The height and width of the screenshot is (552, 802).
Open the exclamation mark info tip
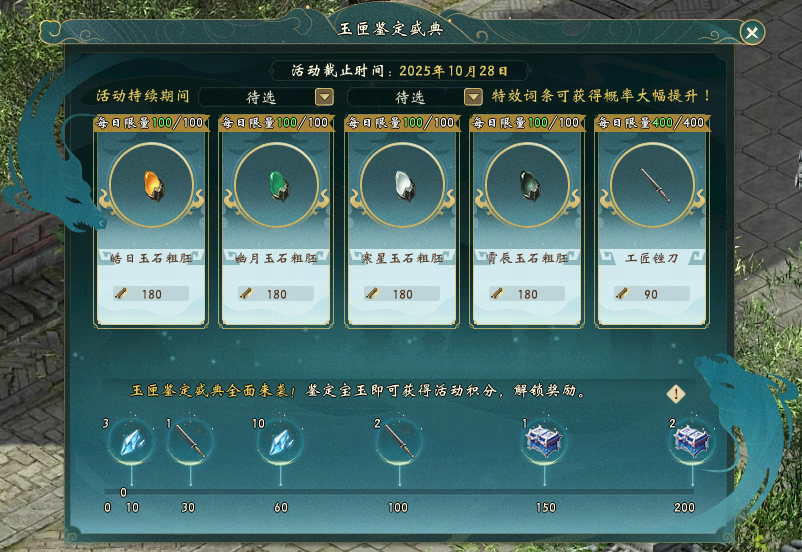676,394
